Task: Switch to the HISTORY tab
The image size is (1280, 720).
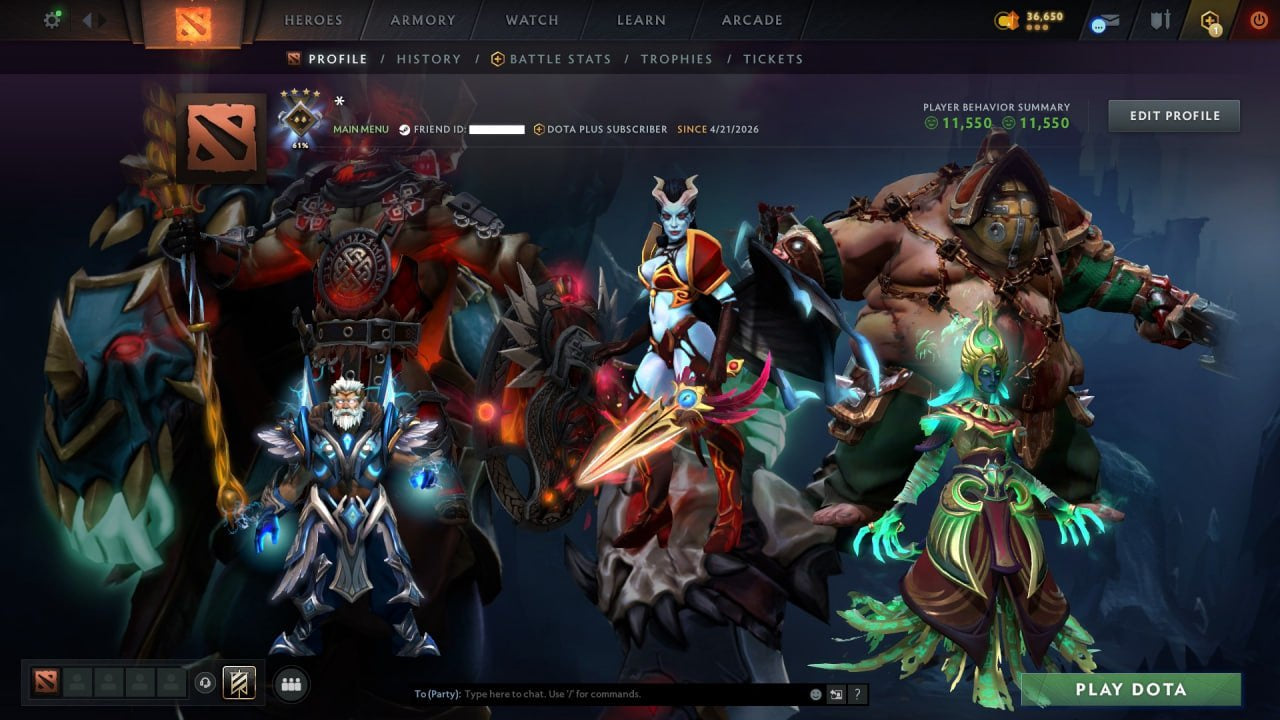Action: (x=429, y=59)
